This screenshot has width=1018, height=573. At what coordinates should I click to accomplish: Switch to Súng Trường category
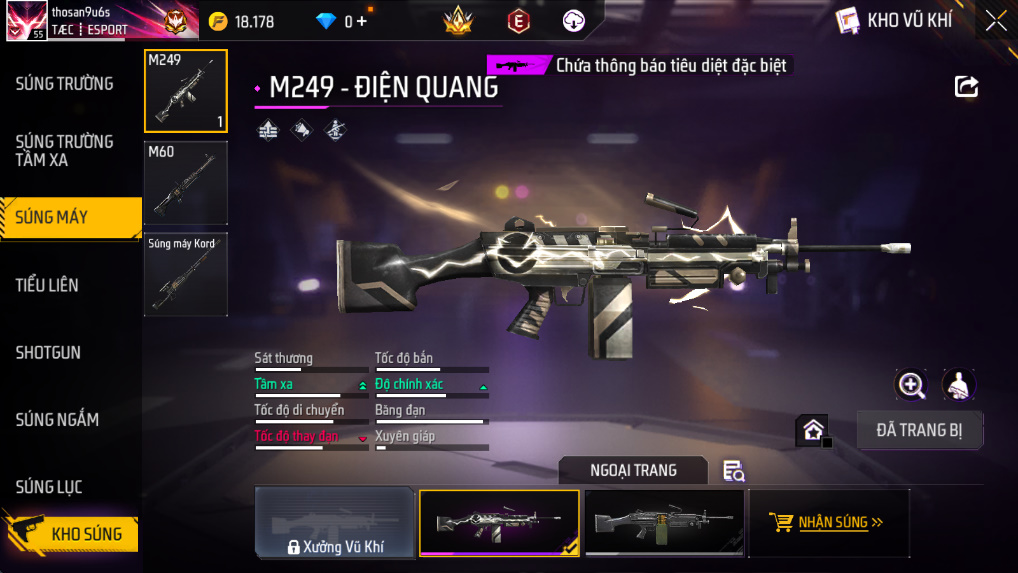click(x=64, y=84)
